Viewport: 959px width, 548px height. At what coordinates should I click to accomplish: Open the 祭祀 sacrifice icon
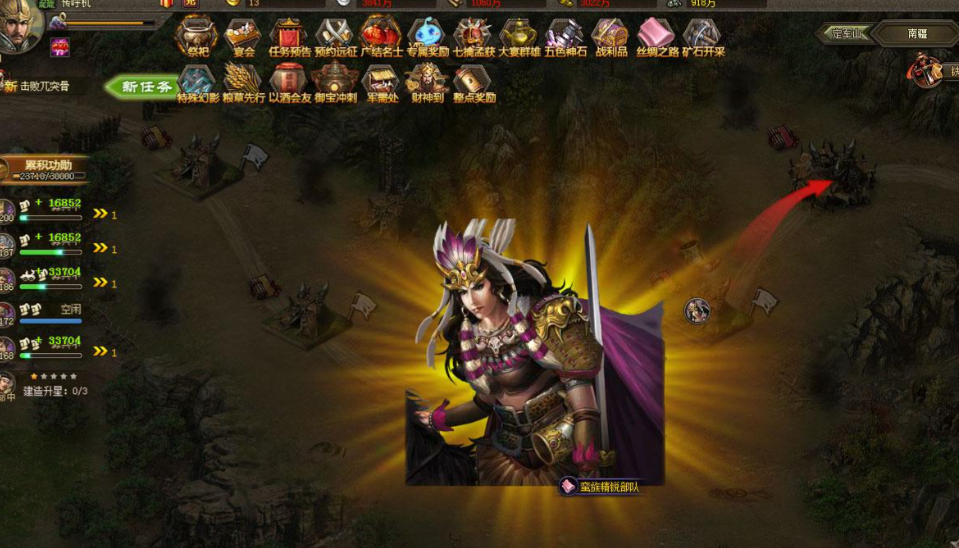tap(197, 35)
